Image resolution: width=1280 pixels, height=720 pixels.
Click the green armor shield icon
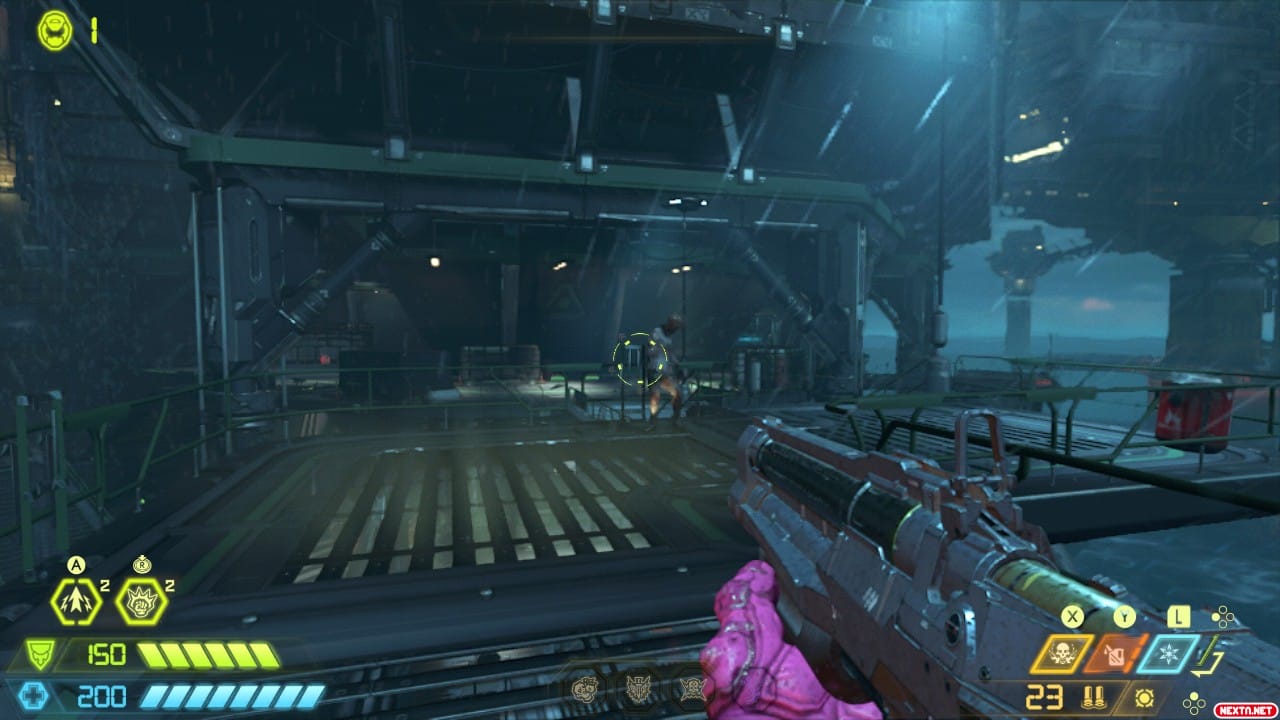tap(38, 656)
